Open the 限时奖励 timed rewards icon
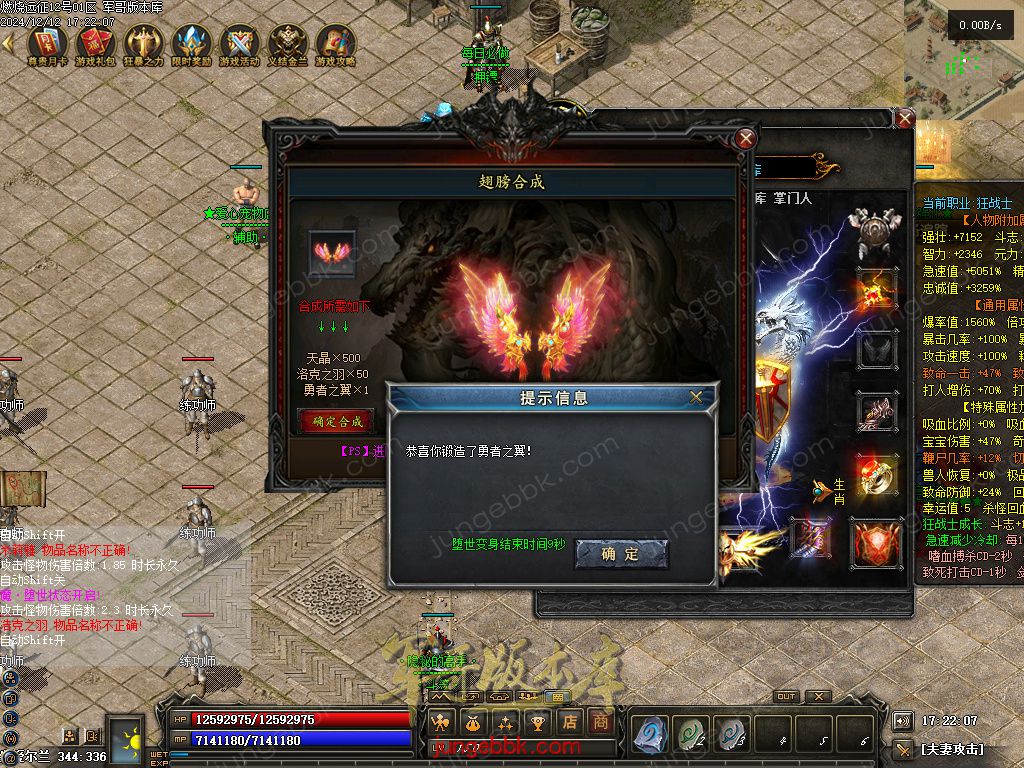This screenshot has width=1024, height=768. point(191,44)
